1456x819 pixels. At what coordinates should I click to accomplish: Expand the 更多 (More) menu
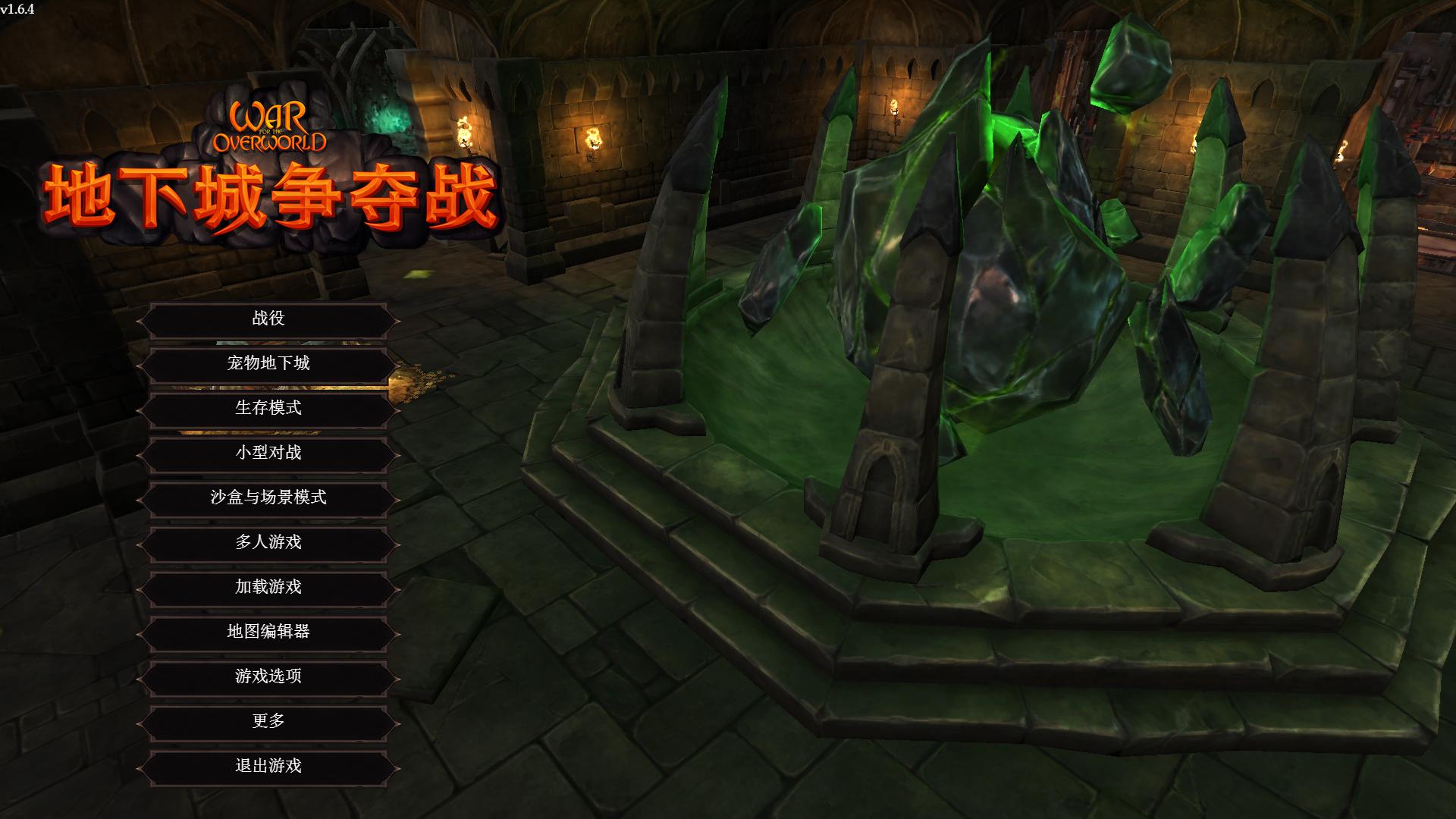pos(270,722)
